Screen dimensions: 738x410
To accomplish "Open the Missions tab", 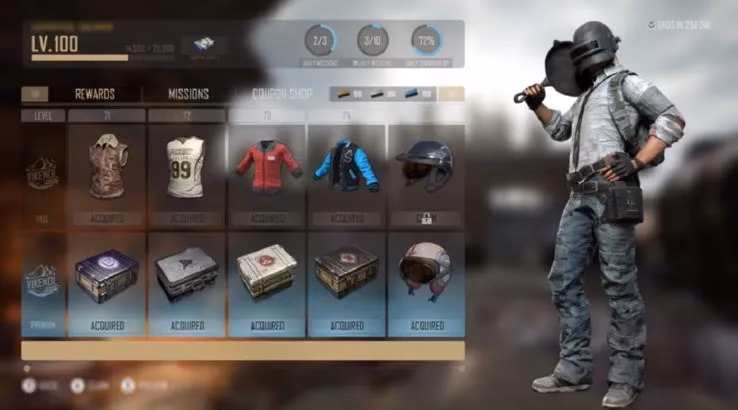I will (188, 94).
